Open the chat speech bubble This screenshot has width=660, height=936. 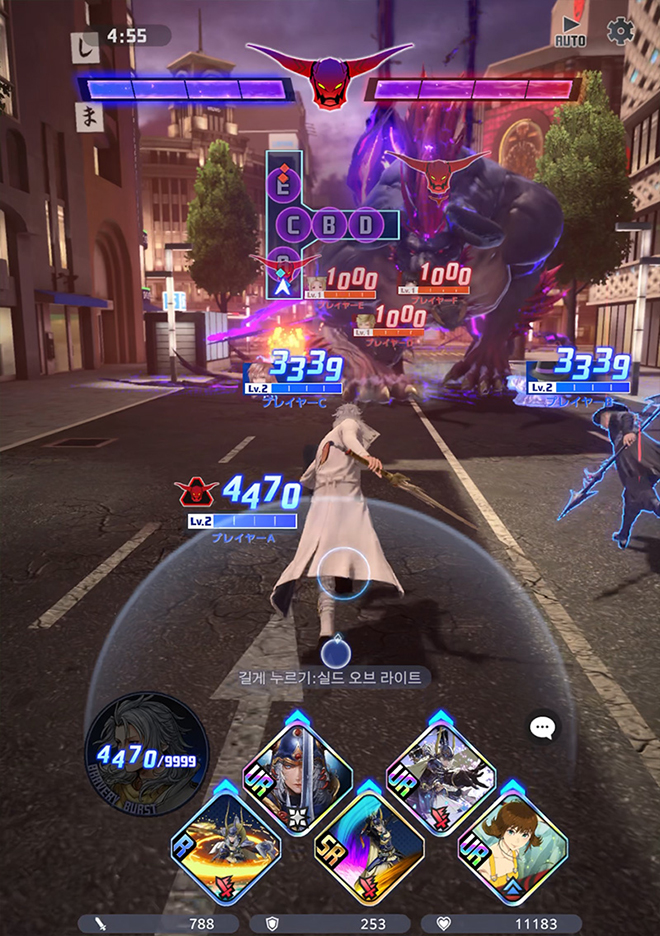pos(543,728)
